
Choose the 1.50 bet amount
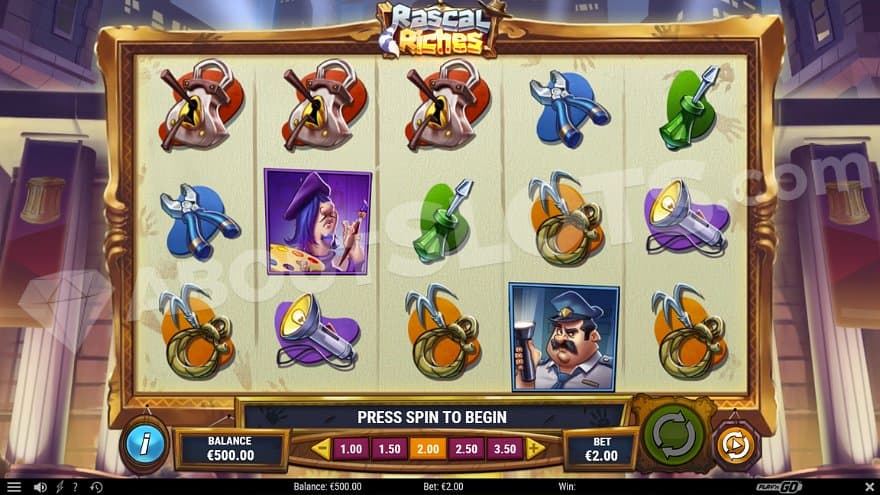point(389,449)
